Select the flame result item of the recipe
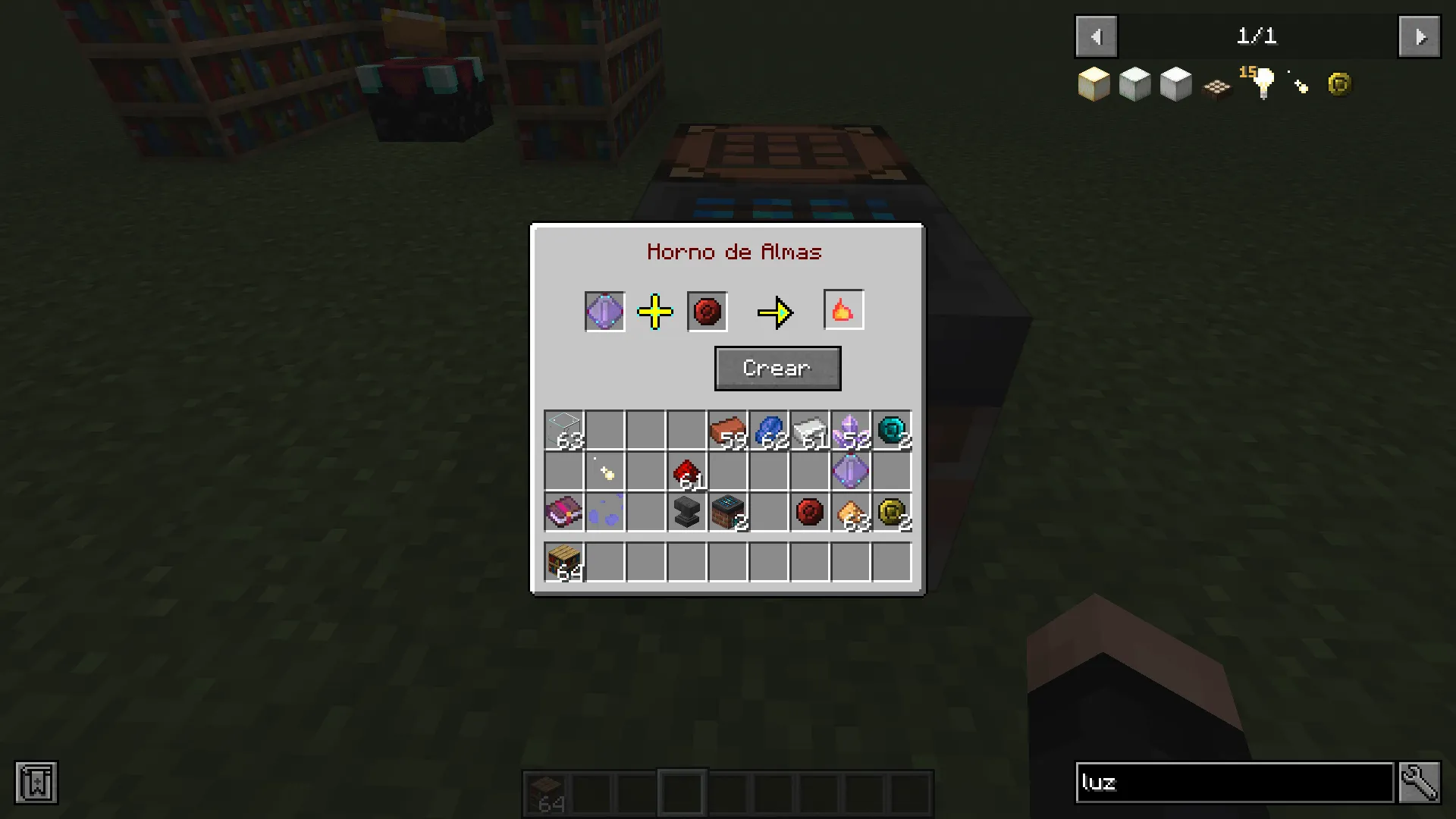 click(843, 309)
